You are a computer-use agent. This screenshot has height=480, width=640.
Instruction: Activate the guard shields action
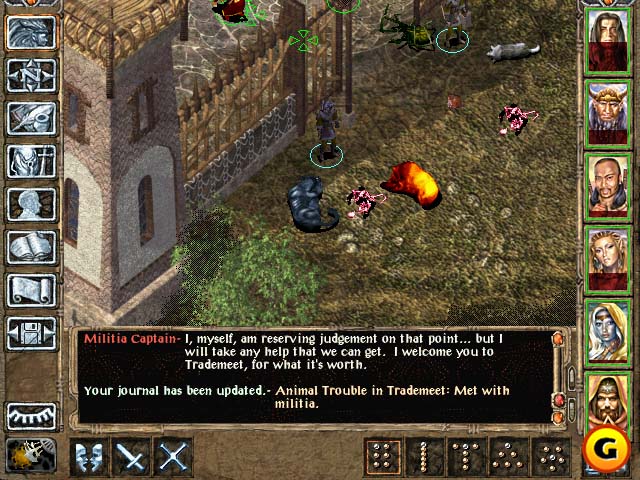pos(90,457)
